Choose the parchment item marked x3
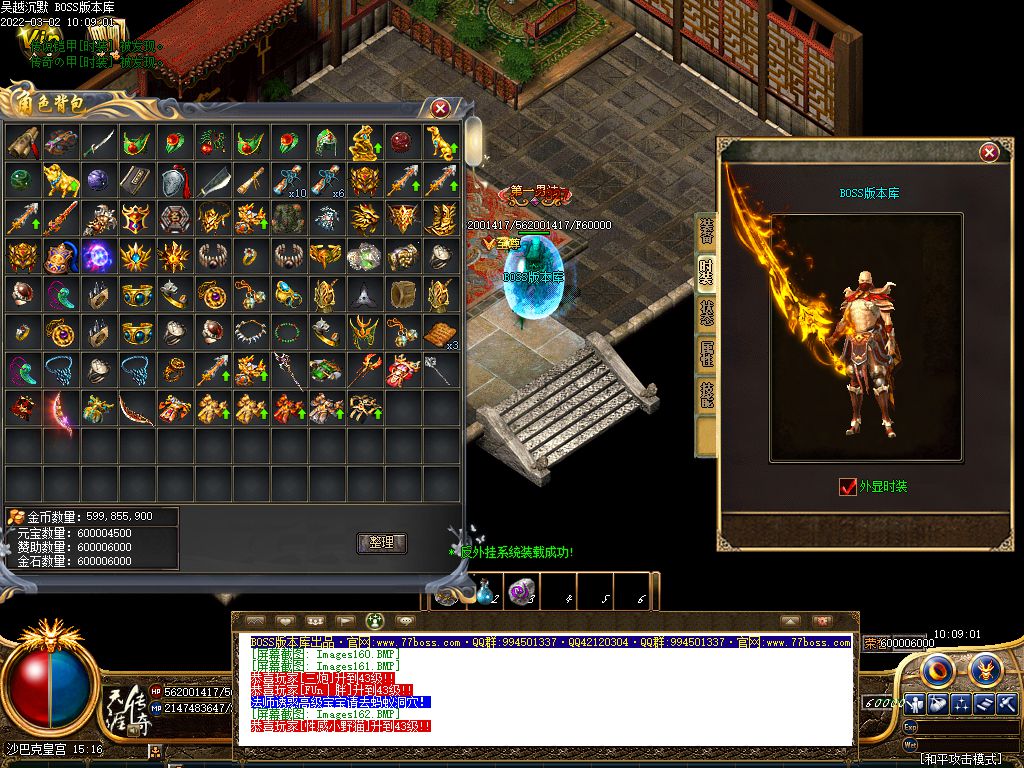This screenshot has width=1024, height=768. coord(440,333)
